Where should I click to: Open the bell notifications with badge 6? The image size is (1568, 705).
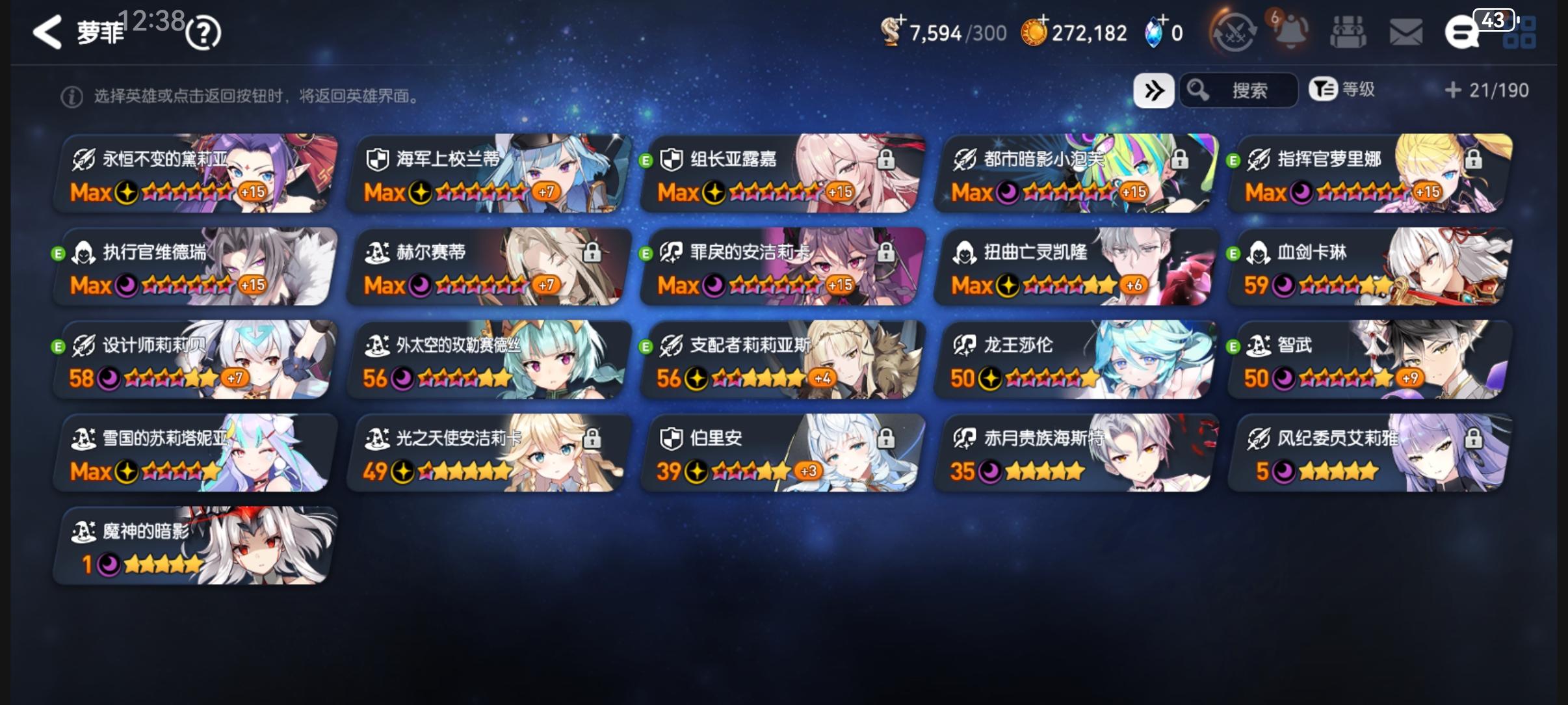pyautogui.click(x=1292, y=31)
